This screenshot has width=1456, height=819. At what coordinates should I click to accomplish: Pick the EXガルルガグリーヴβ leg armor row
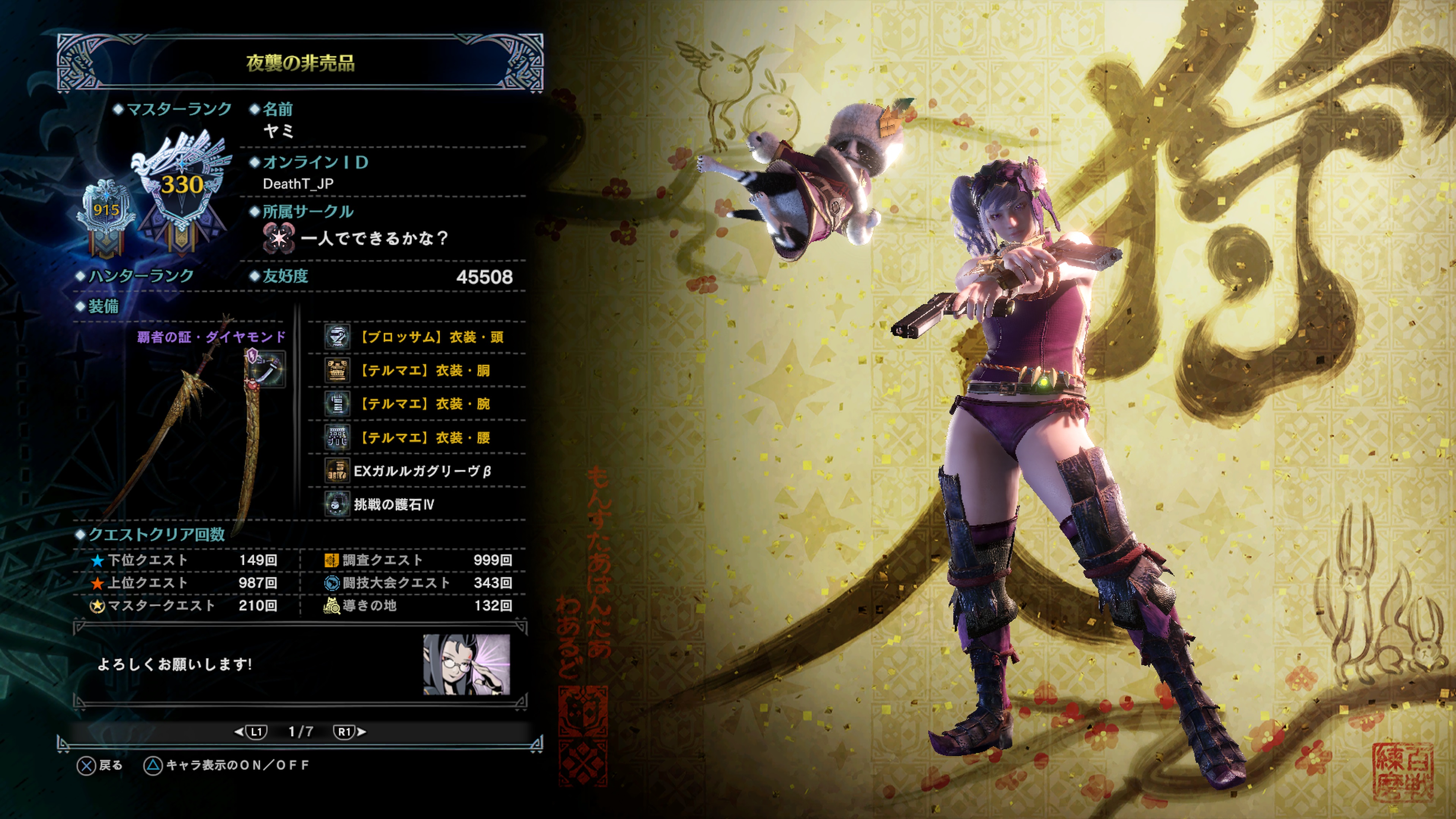coord(417,471)
